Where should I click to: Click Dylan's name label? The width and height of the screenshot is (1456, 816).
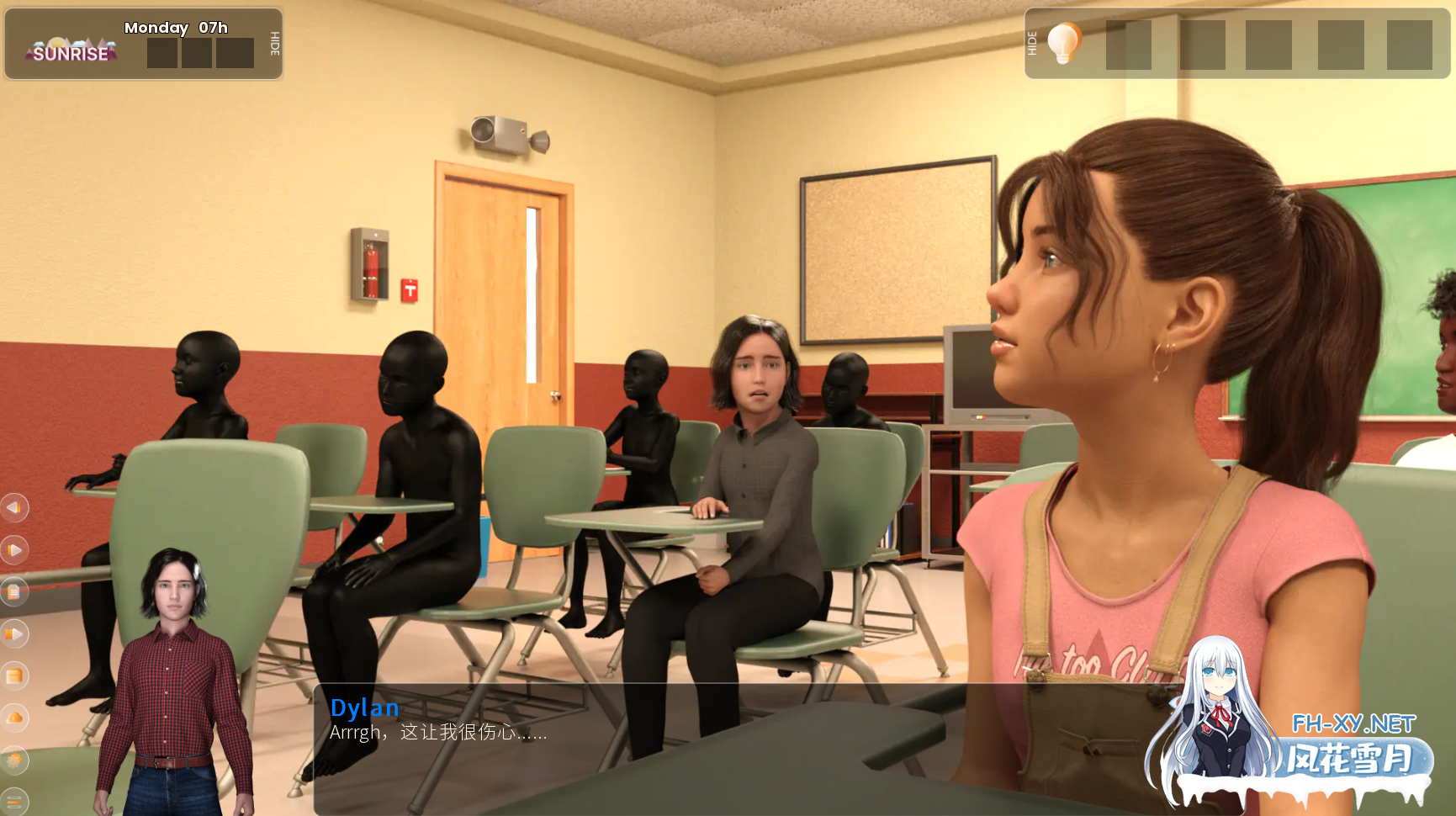tap(365, 707)
